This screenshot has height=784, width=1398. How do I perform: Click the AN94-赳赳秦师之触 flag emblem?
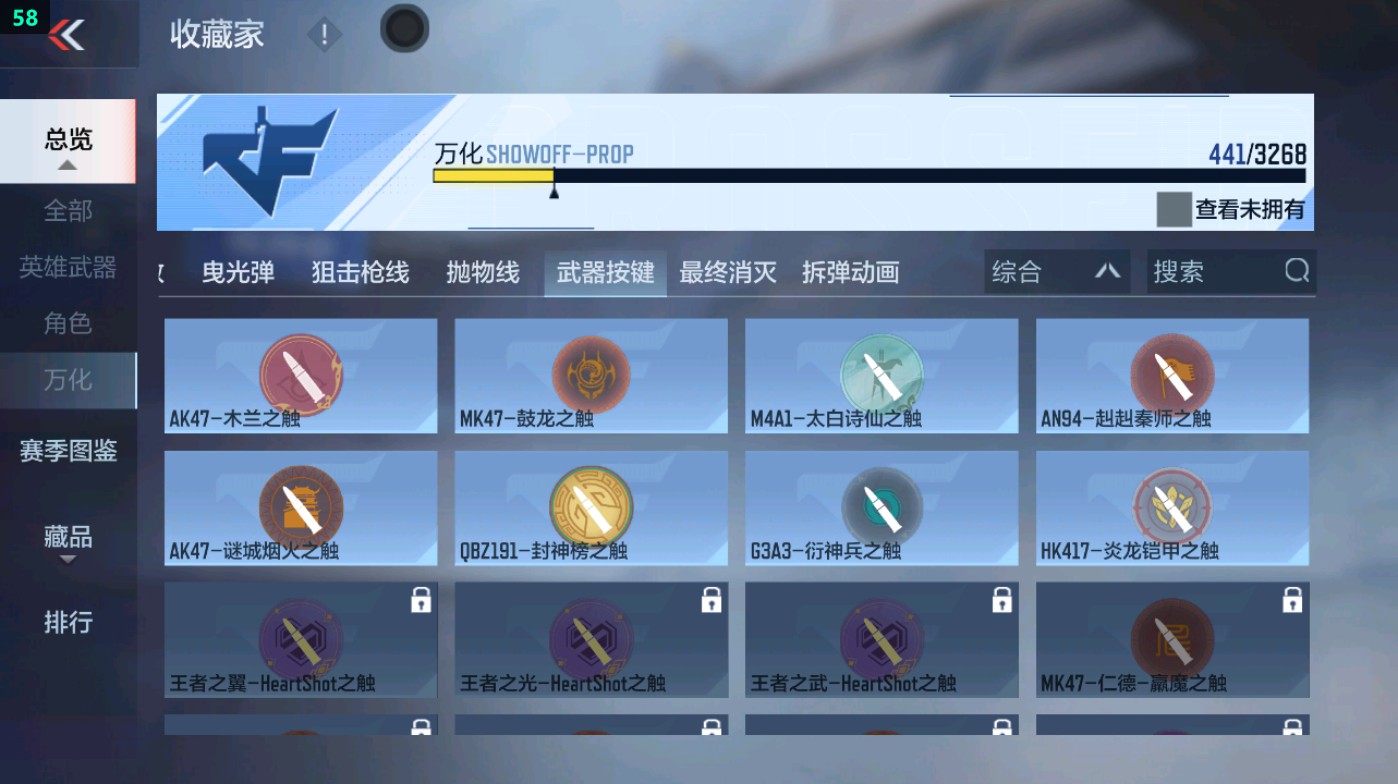coord(1171,371)
